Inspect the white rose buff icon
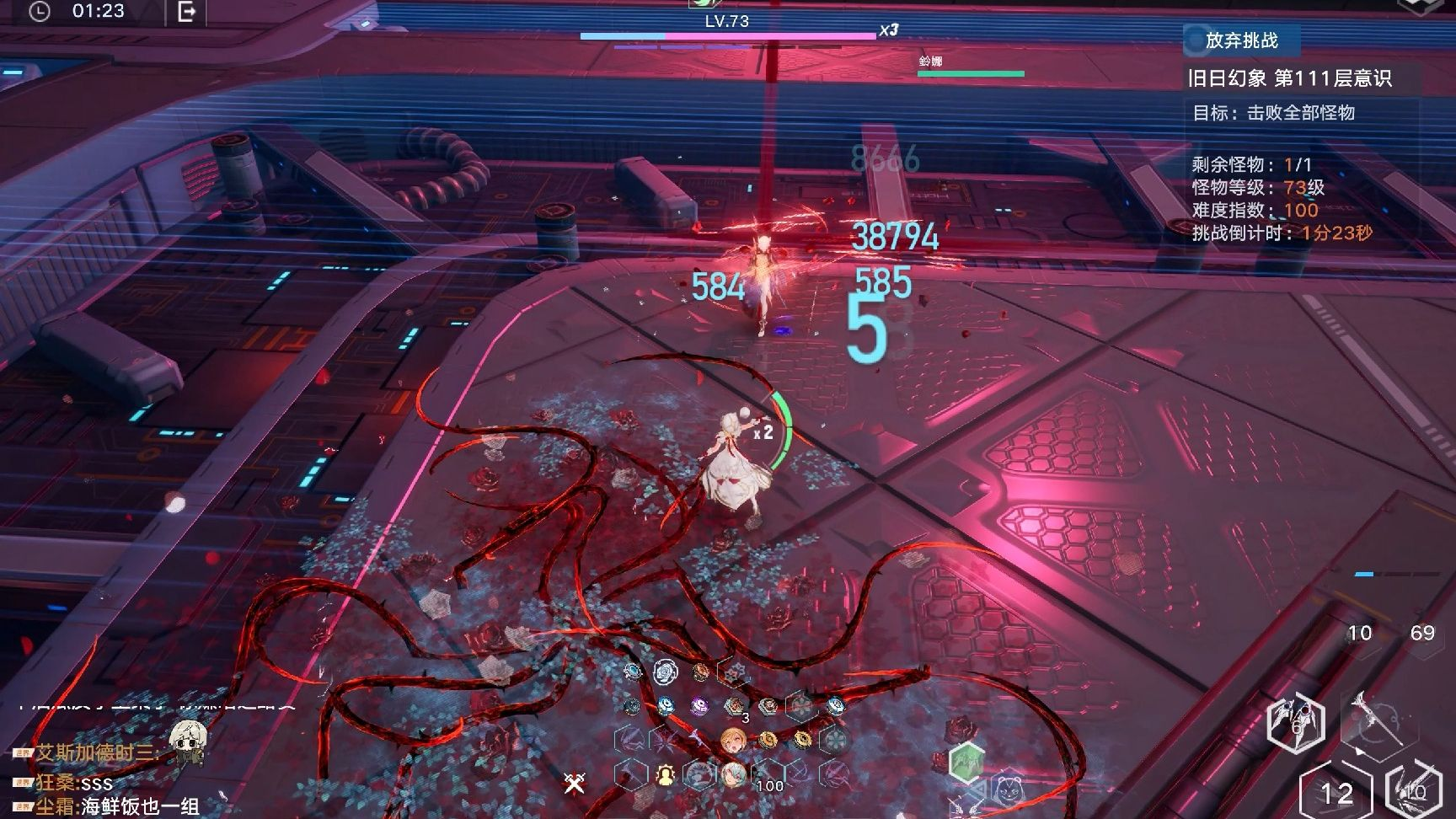 pyautogui.click(x=665, y=672)
